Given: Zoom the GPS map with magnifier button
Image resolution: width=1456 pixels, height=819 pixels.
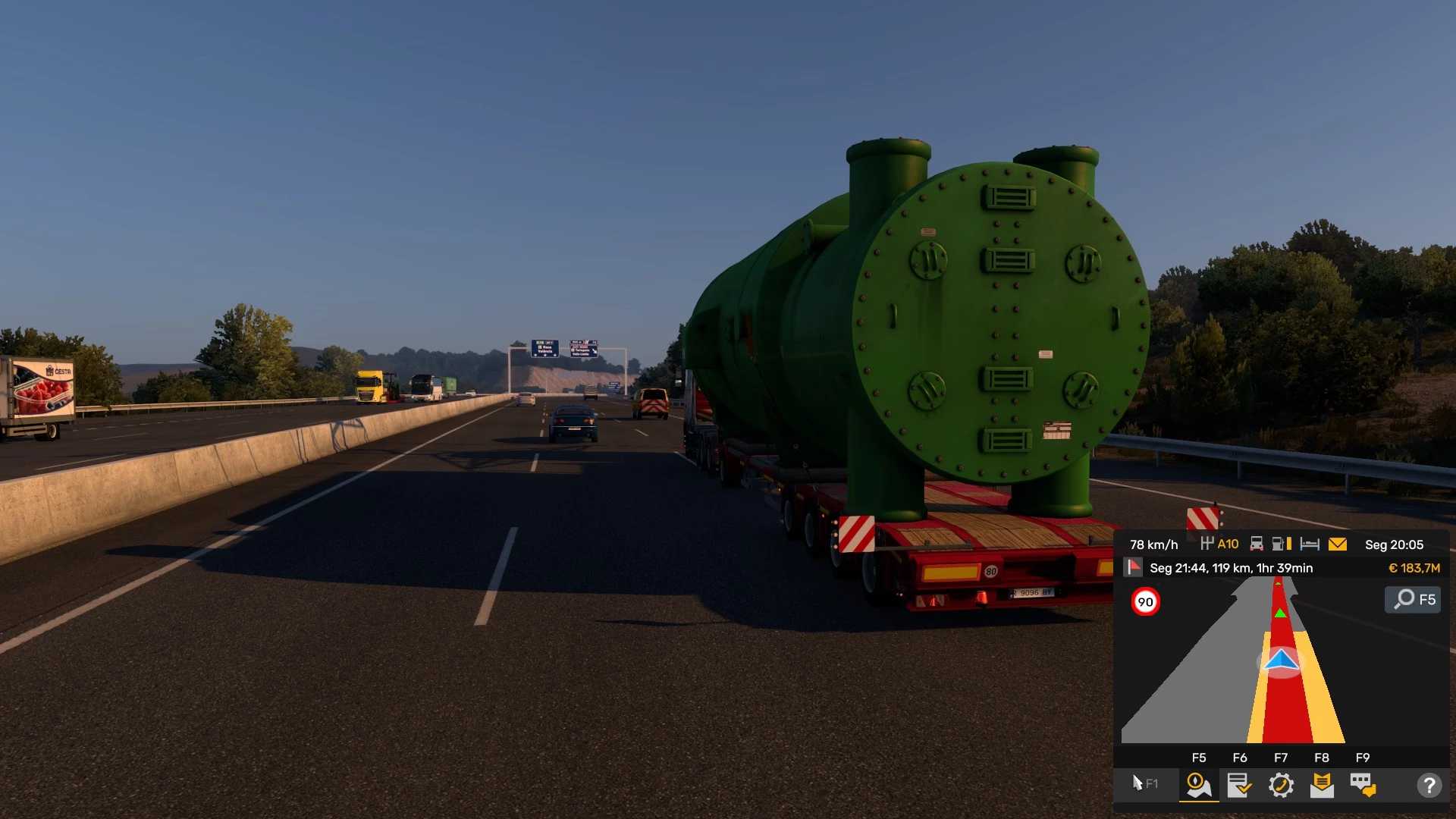Looking at the screenshot, I should pyautogui.click(x=1413, y=599).
